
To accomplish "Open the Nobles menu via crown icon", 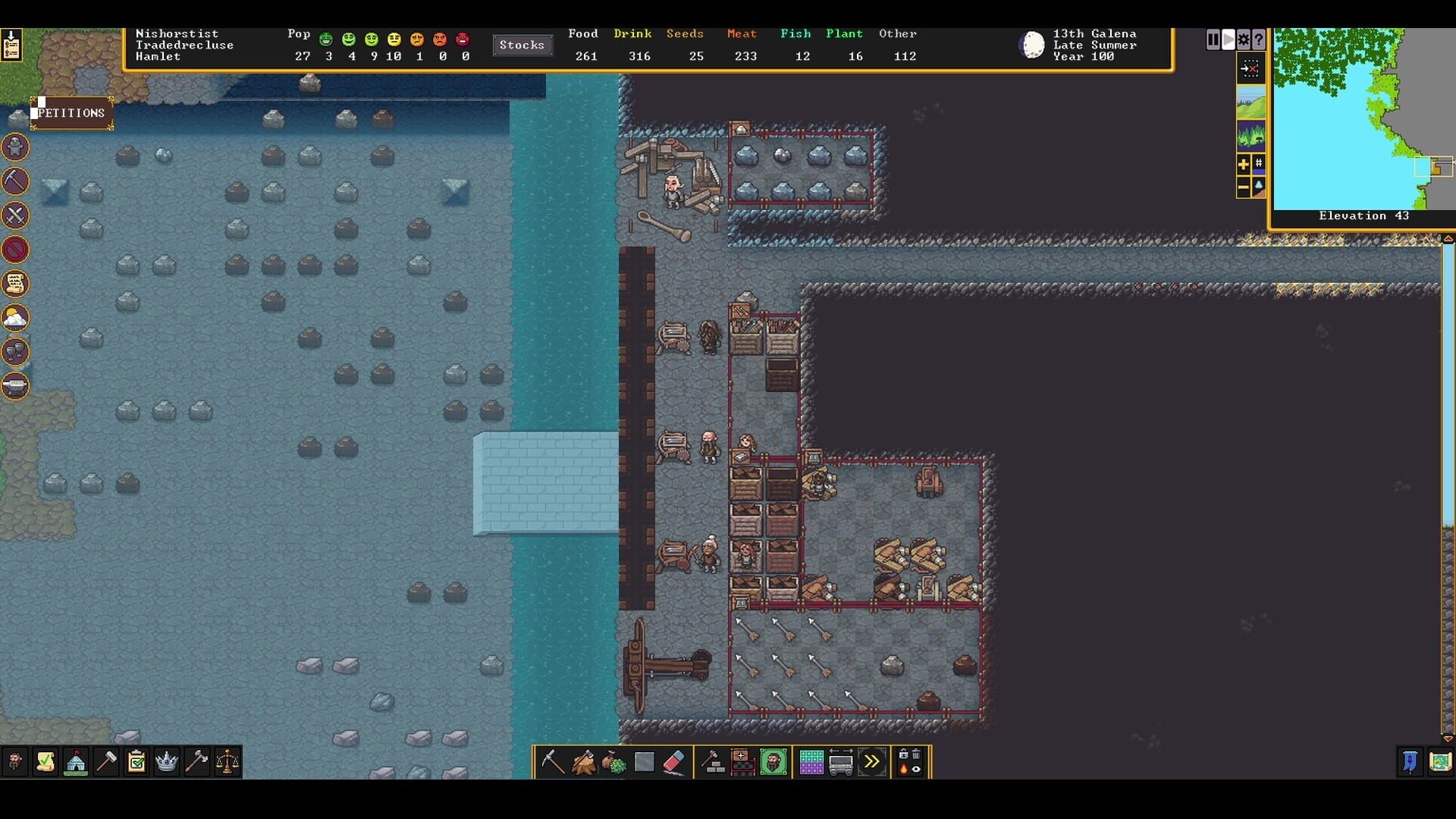I will pyautogui.click(x=165, y=762).
